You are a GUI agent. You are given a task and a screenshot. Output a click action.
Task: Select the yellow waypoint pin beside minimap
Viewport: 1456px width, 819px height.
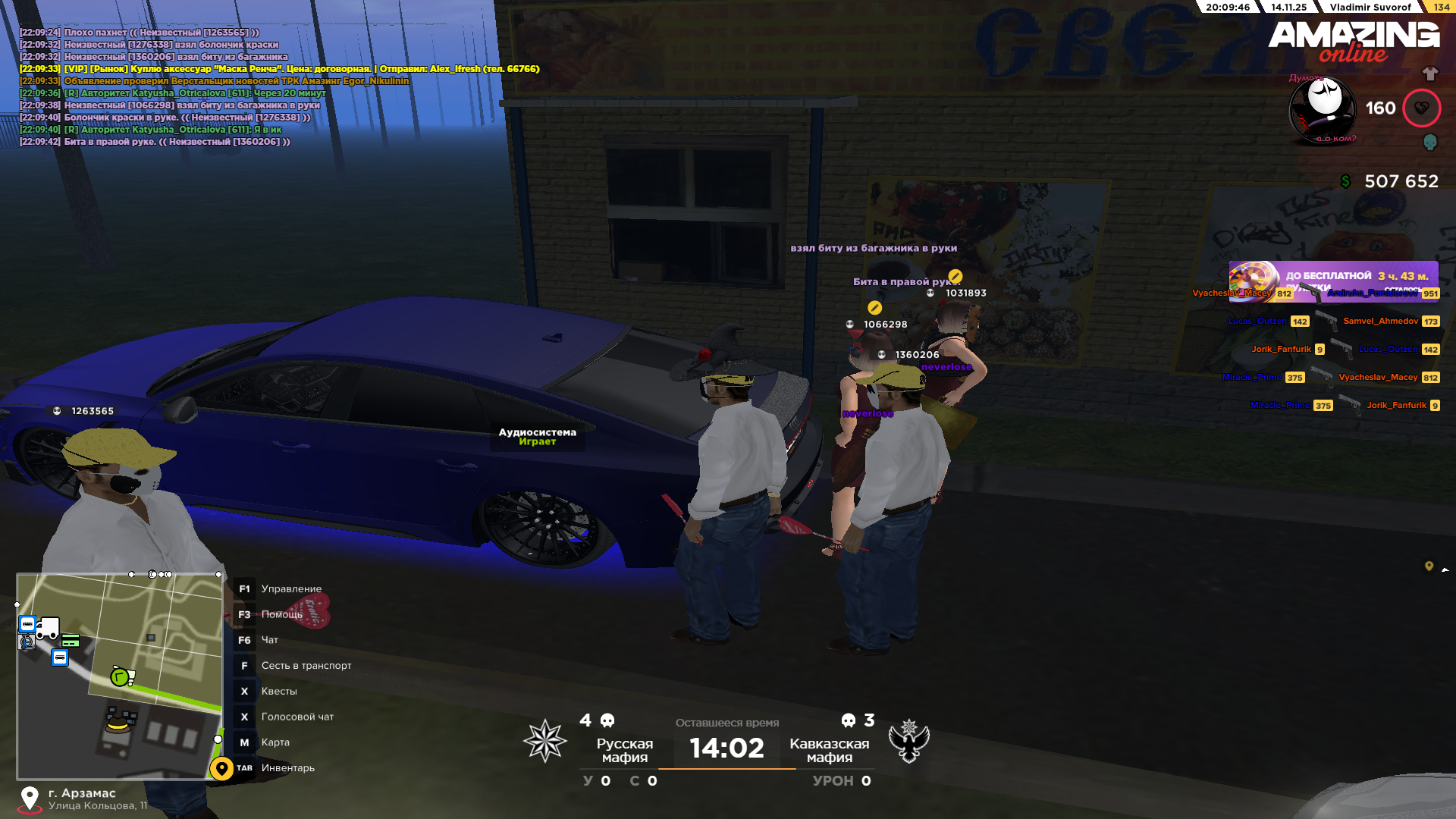tap(221, 768)
